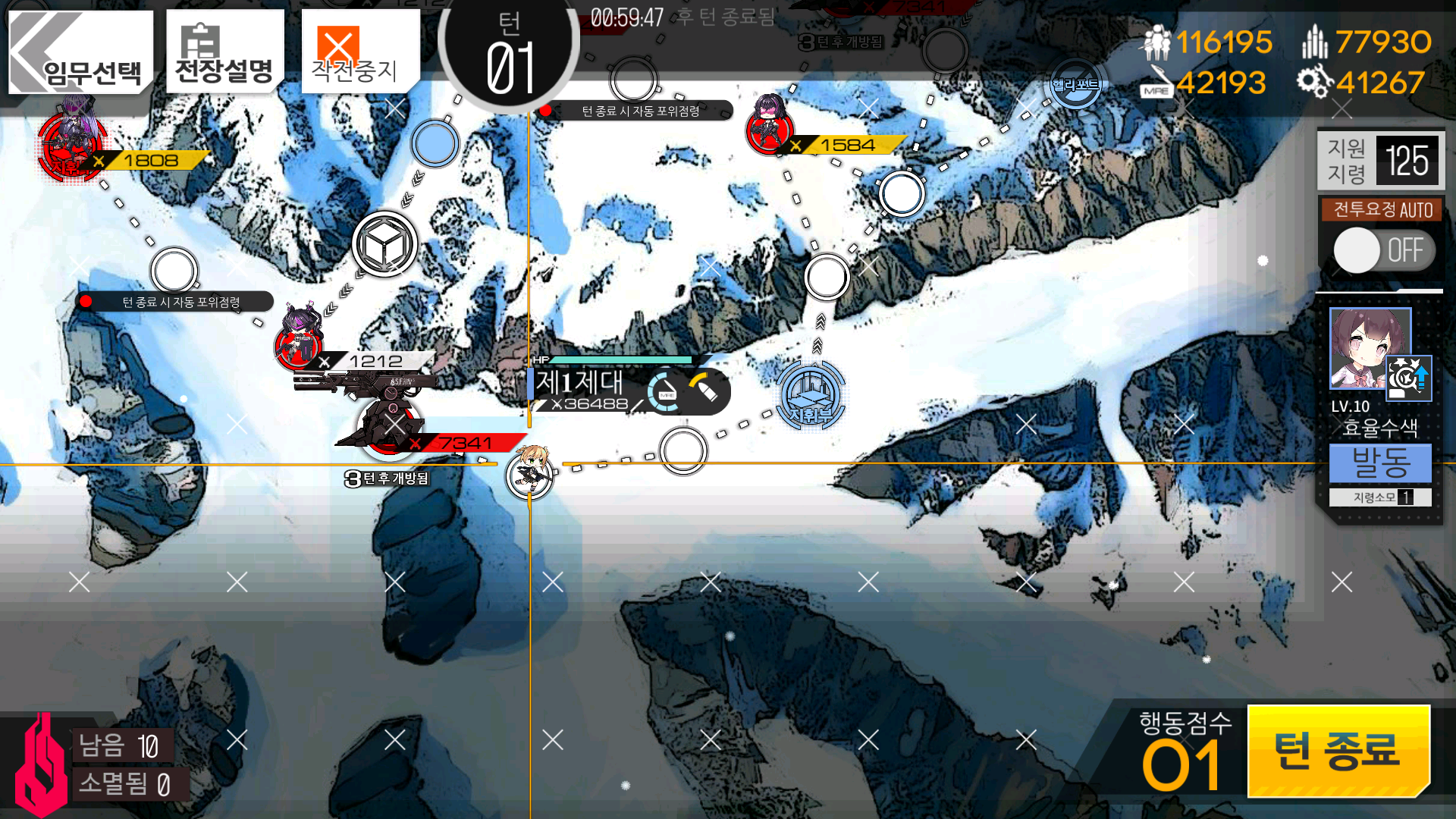Select the 헬리포트 heliport node
The height and width of the screenshot is (819, 1456).
point(1075,85)
